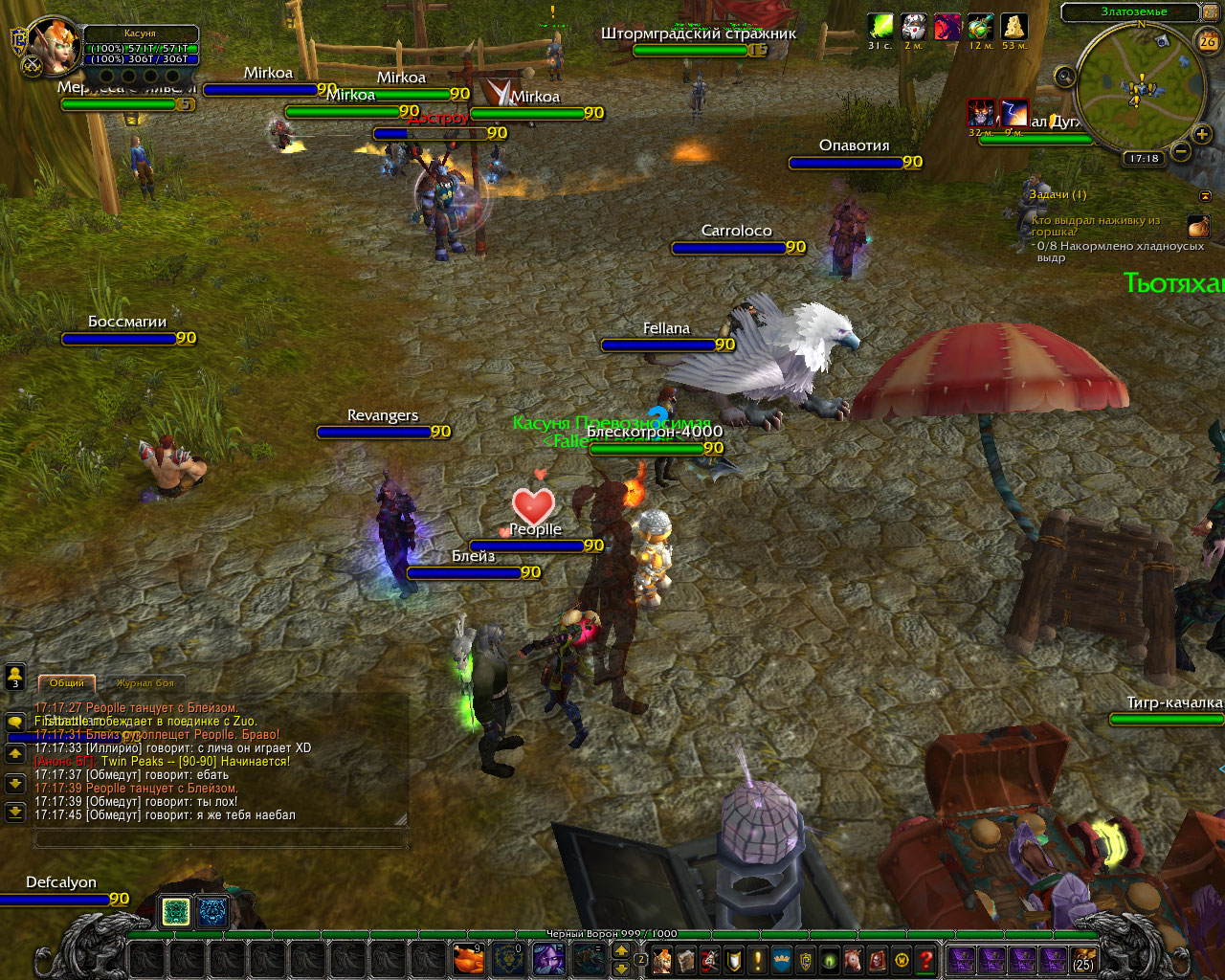Collapse the Задачи quest tracker
The width and height of the screenshot is (1225, 980).
1205,195
